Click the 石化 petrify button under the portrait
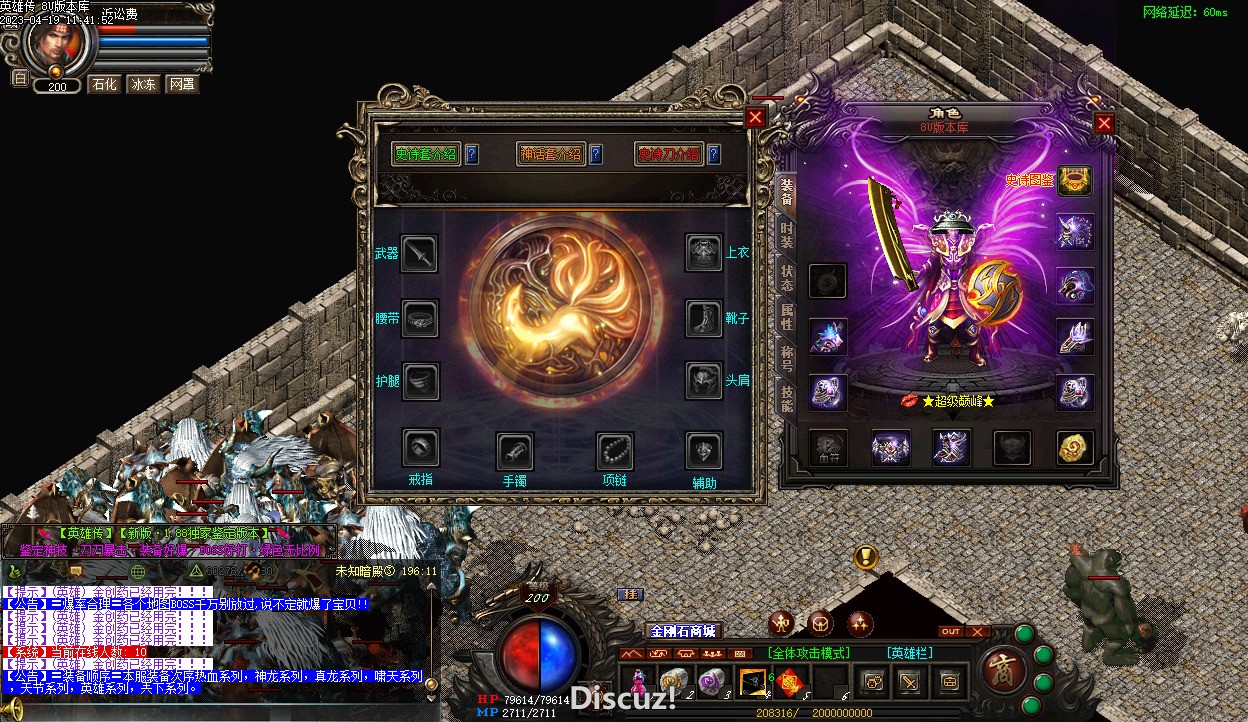Viewport: 1248px width, 722px height. [x=103, y=84]
